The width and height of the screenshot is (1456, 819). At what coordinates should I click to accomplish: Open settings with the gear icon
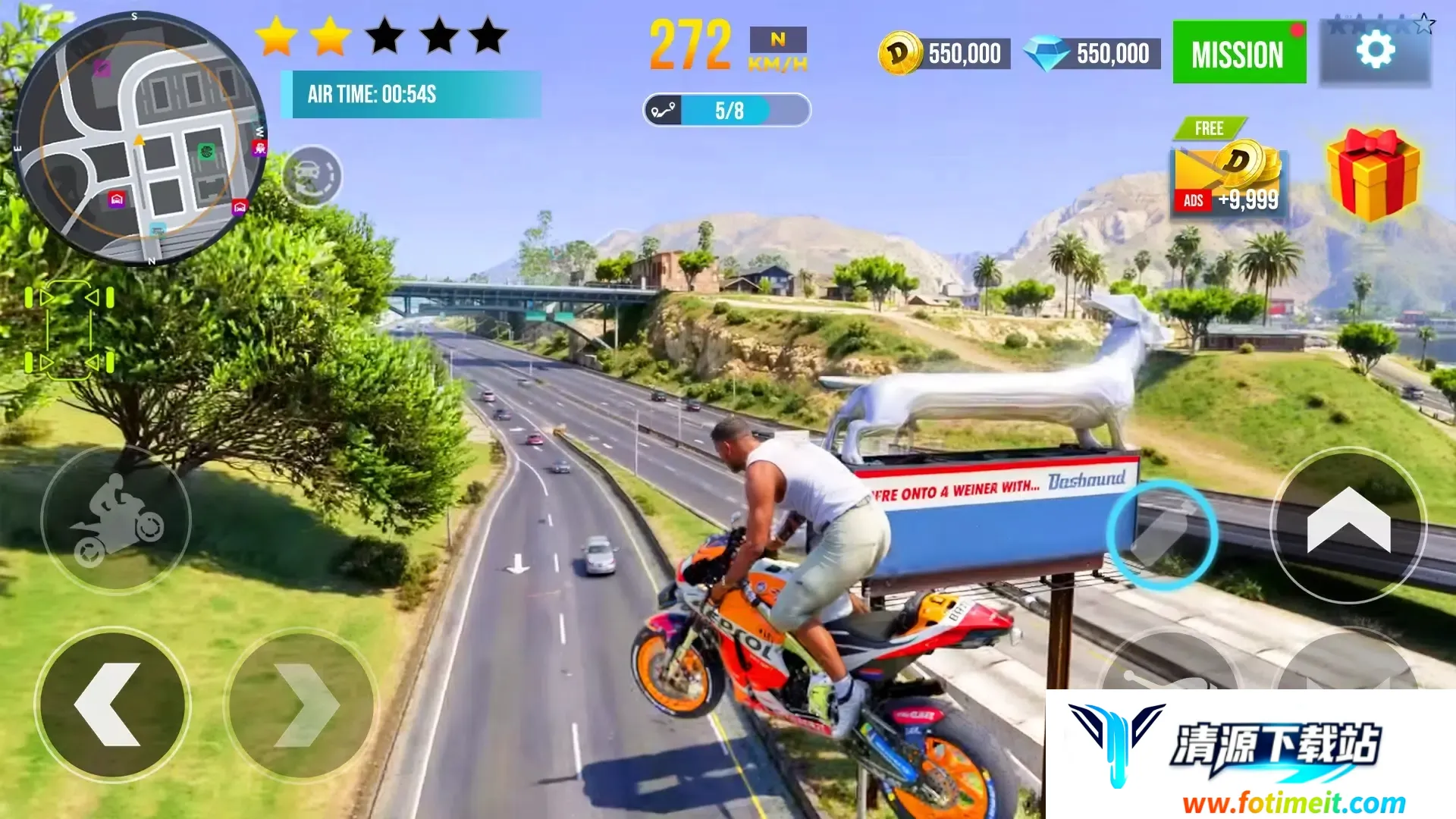tap(1375, 52)
